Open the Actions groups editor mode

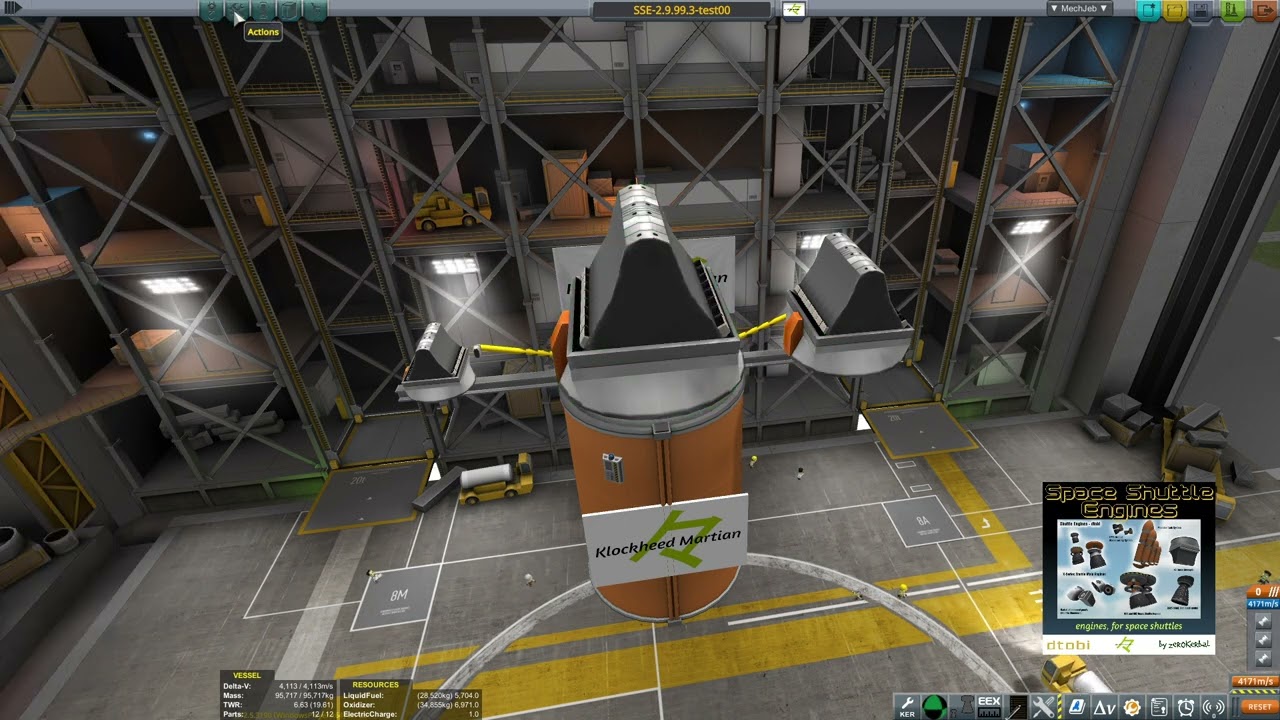[237, 10]
